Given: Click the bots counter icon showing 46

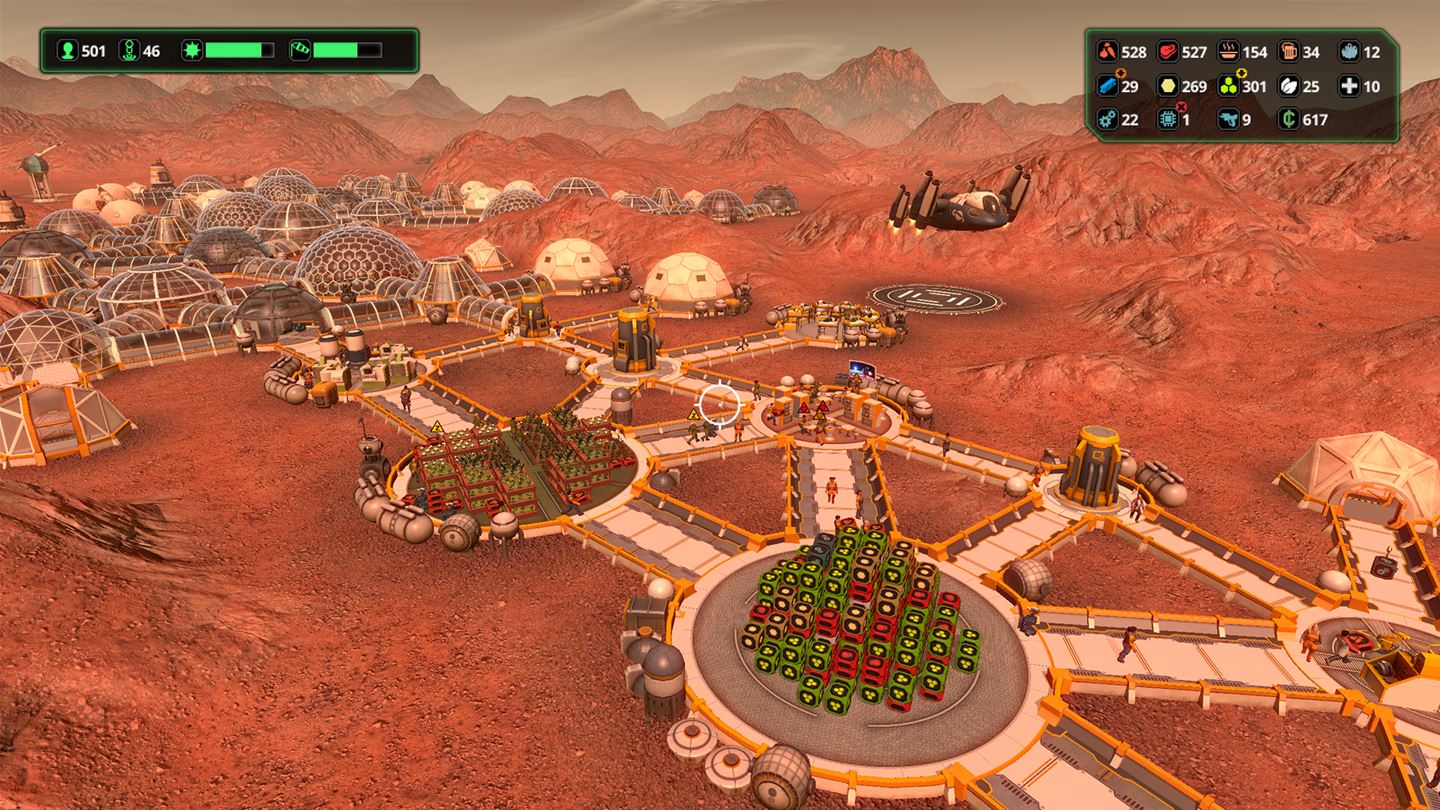Looking at the screenshot, I should [129, 50].
